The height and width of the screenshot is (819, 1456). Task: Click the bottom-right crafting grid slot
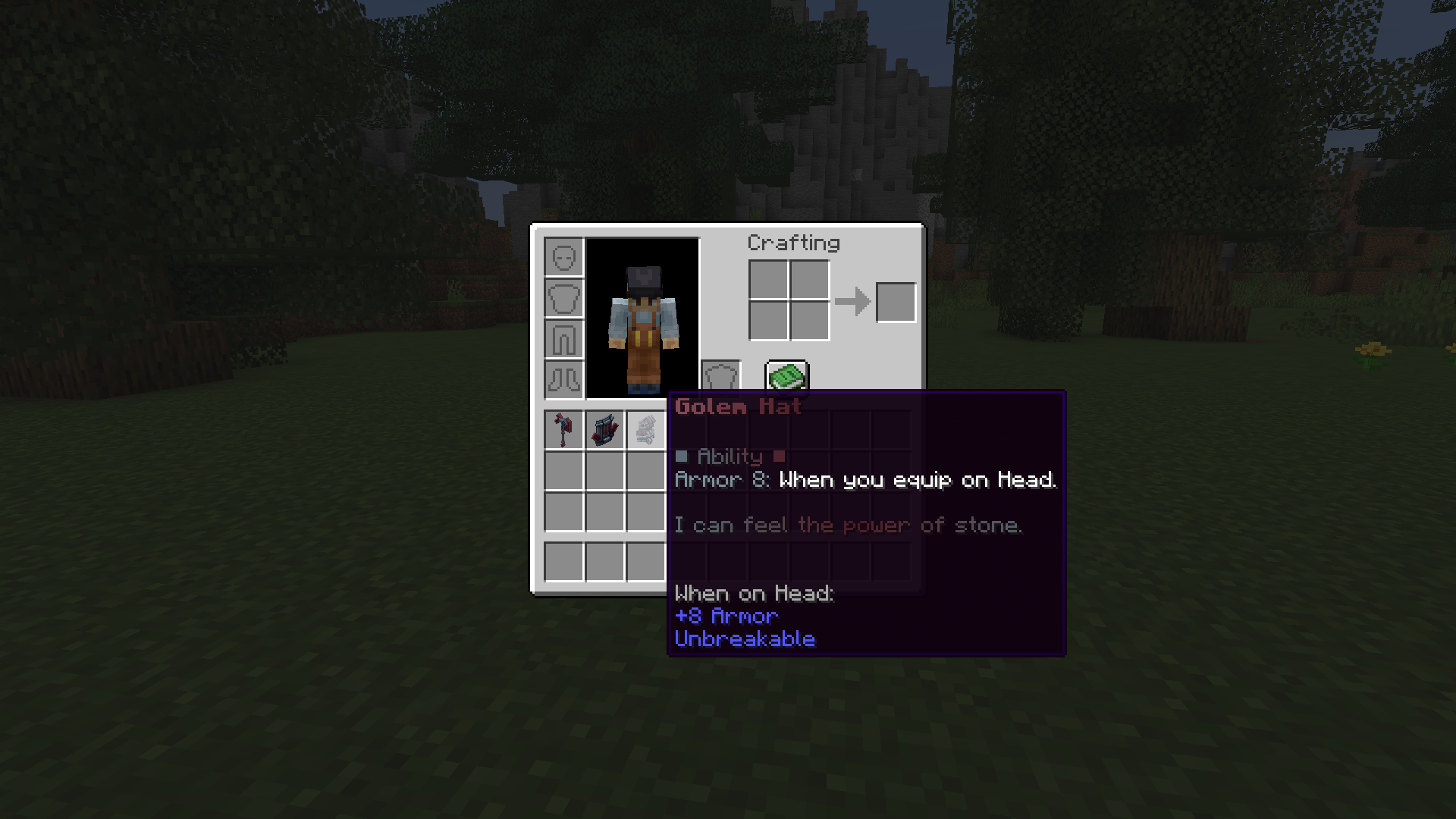coord(808,322)
